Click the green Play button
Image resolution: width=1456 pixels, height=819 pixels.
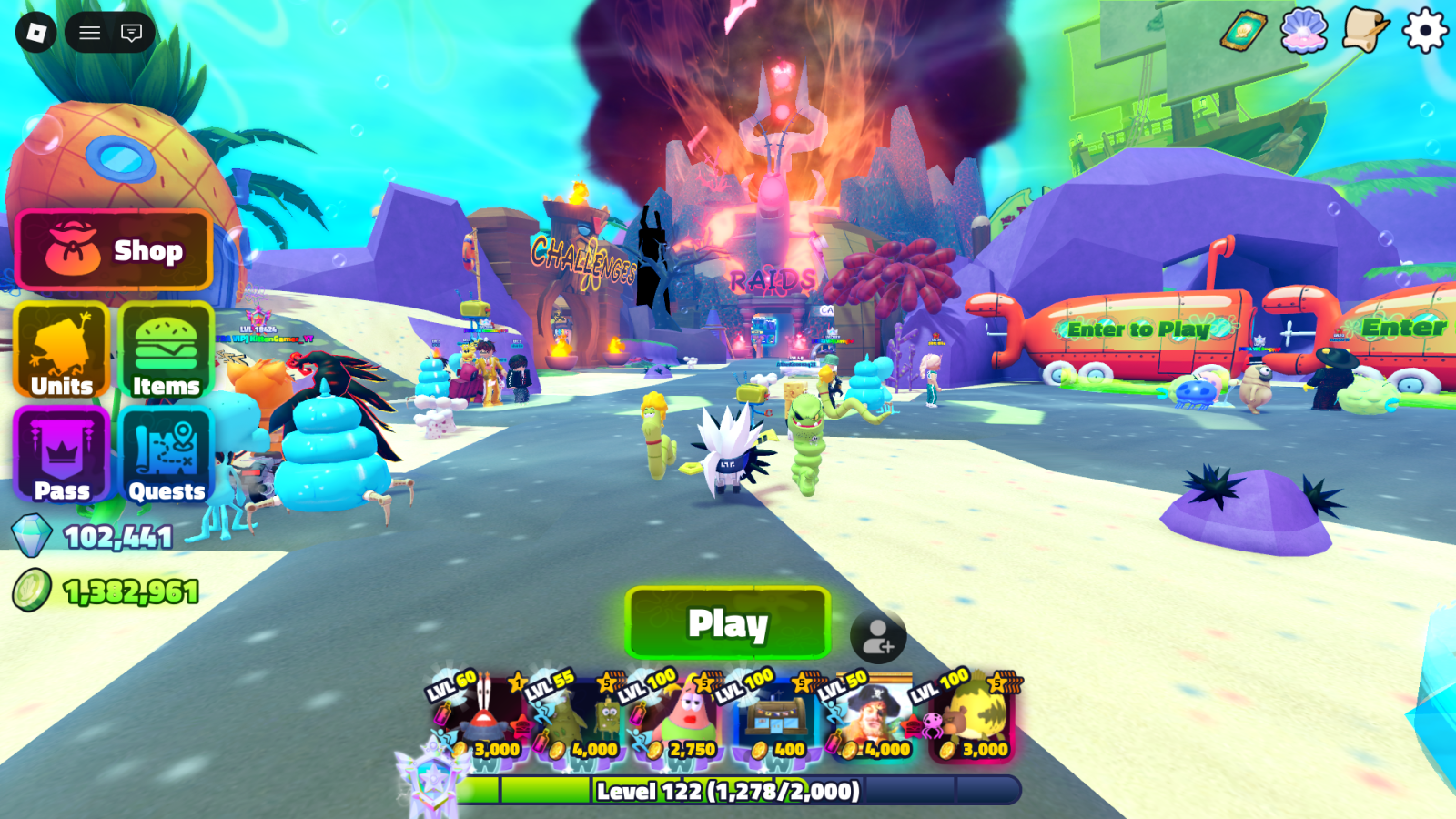pyautogui.click(x=728, y=623)
